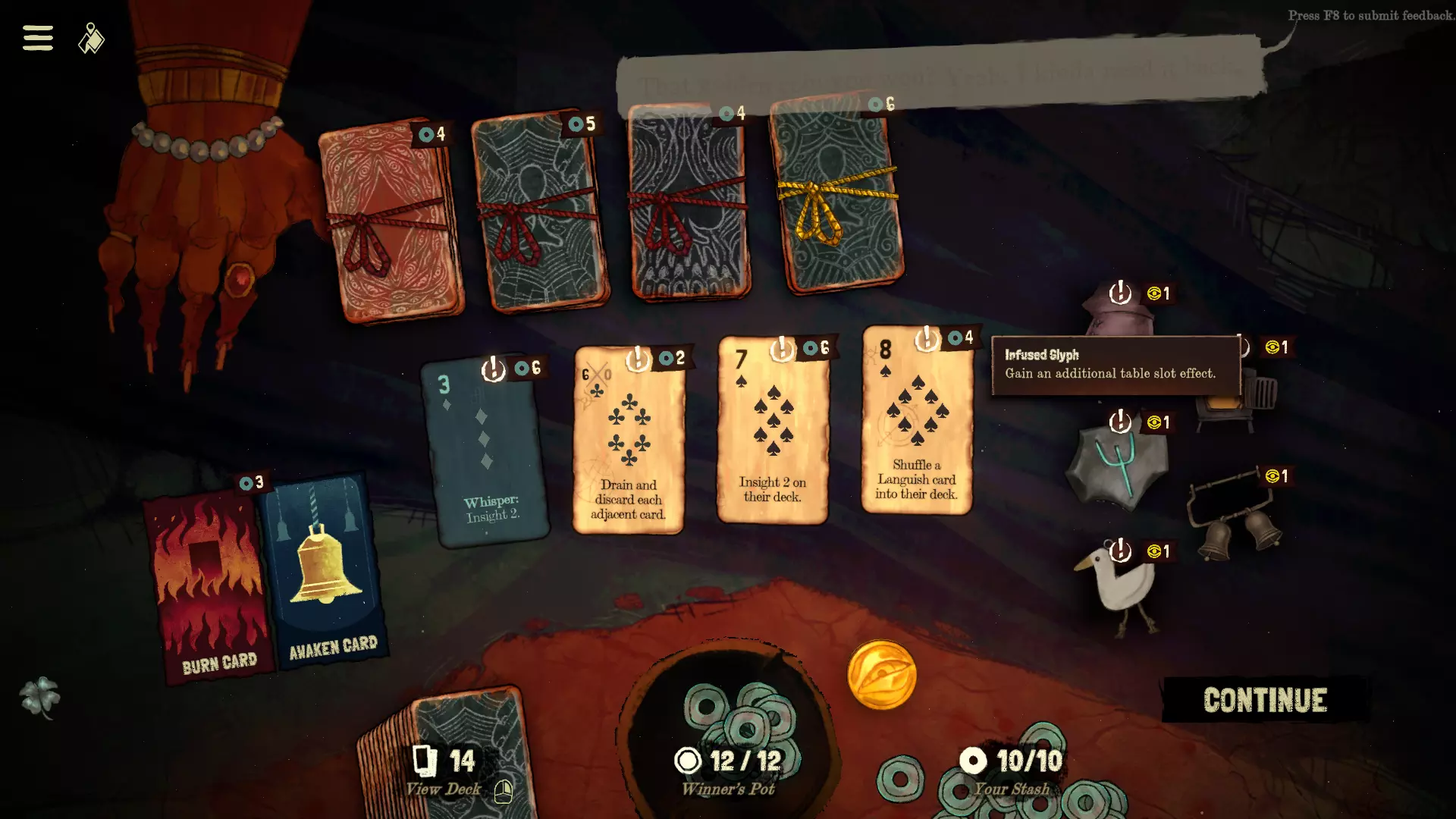Screen dimensions: 1456x819
Task: Select the yellow-ribbon opponent card
Action: 837,197
